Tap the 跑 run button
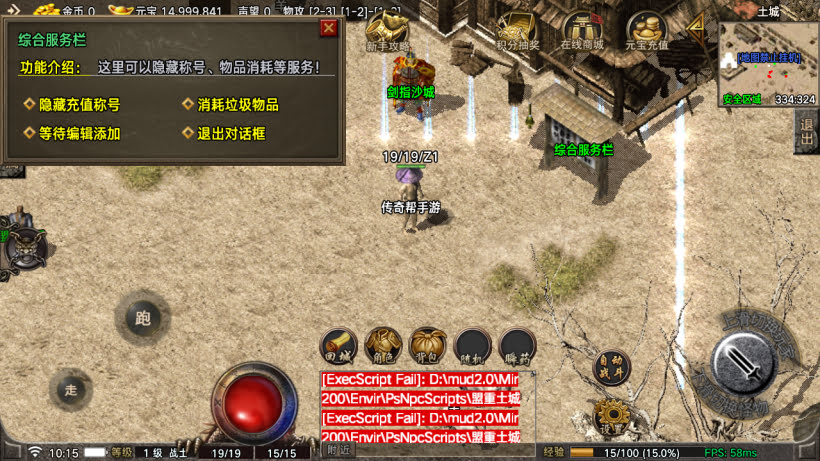The height and width of the screenshot is (461, 820). click(142, 319)
